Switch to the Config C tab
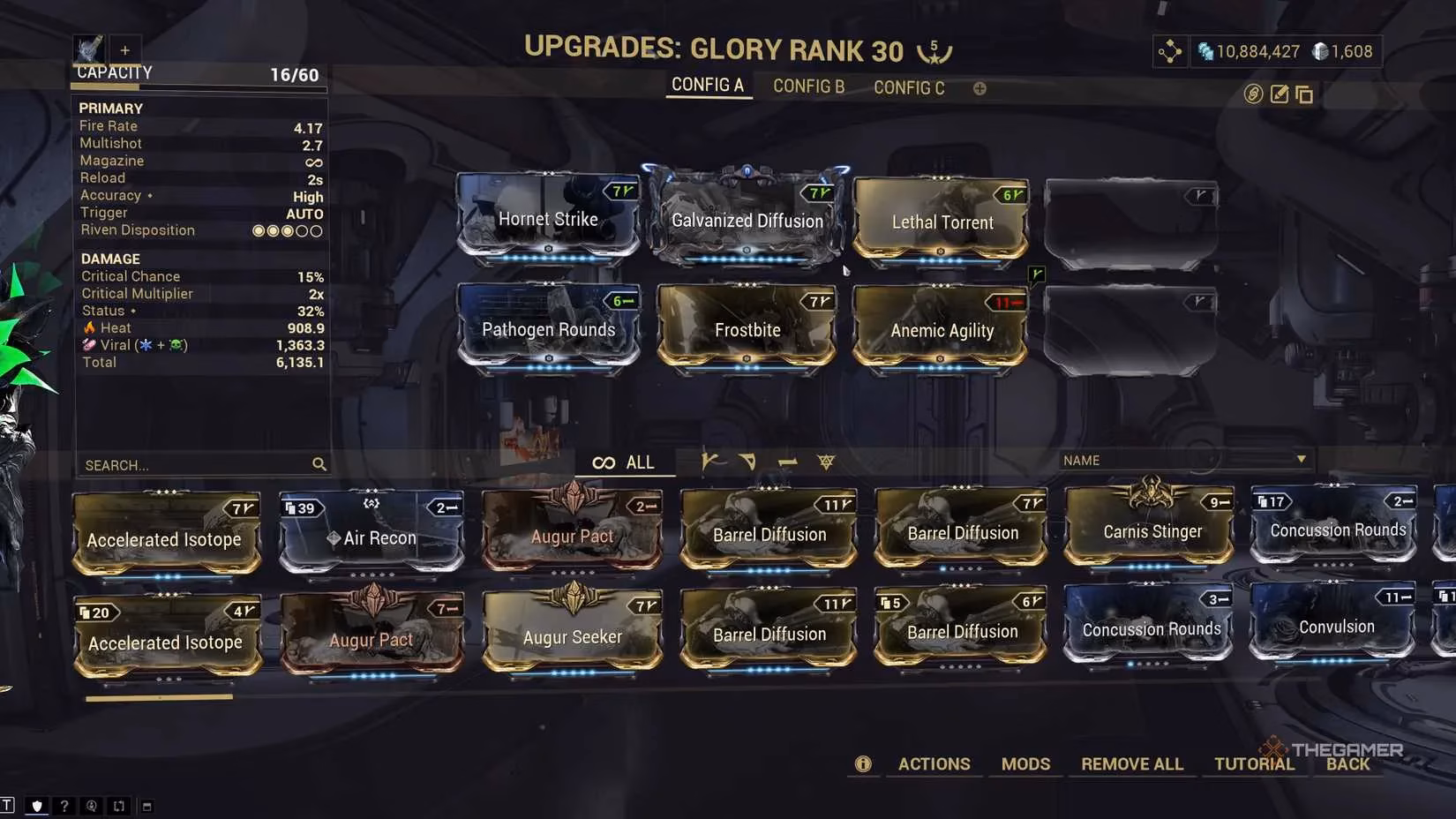 pyautogui.click(x=909, y=87)
